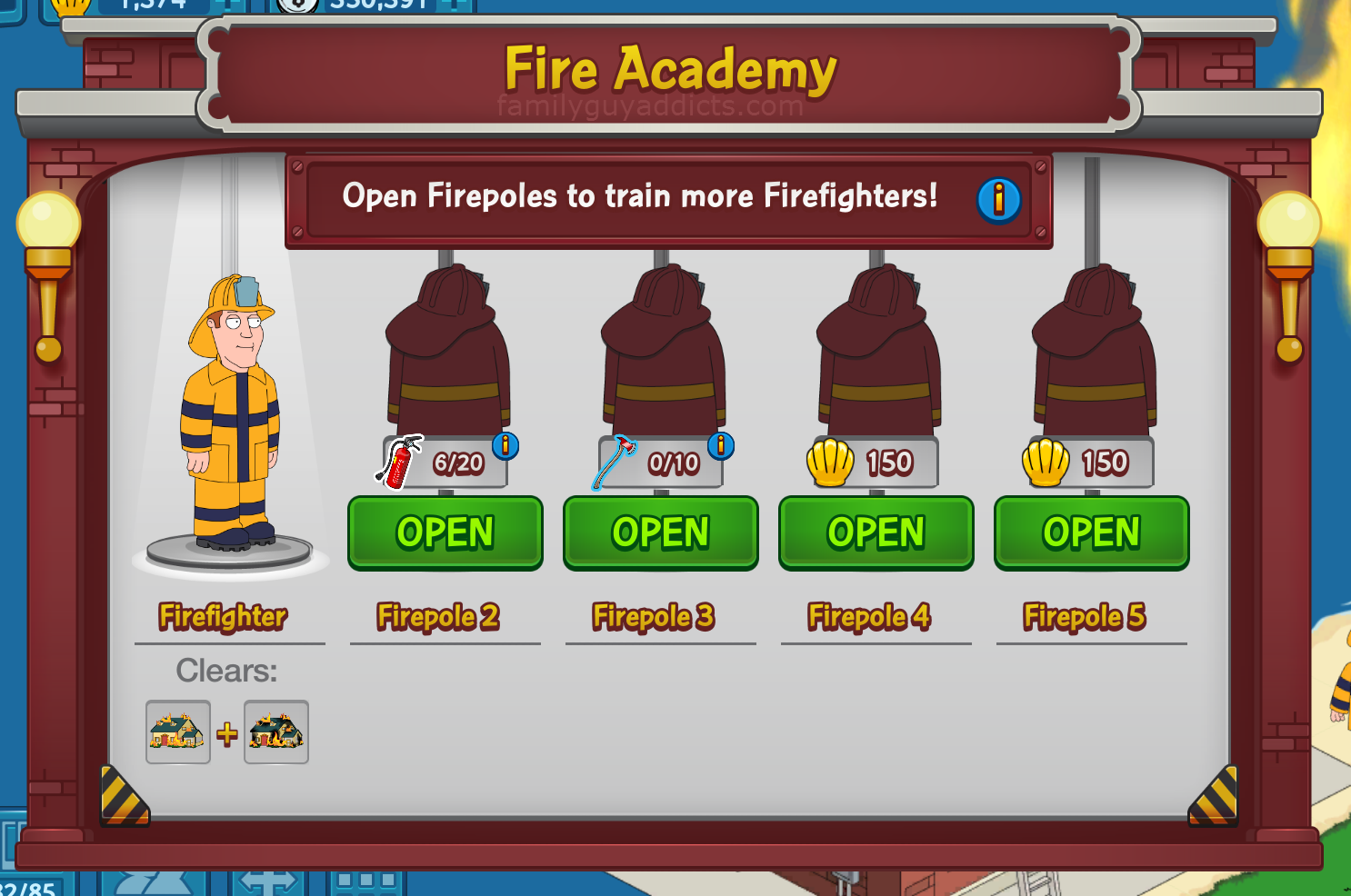View info for fire axe requirement

pyautogui.click(x=721, y=445)
